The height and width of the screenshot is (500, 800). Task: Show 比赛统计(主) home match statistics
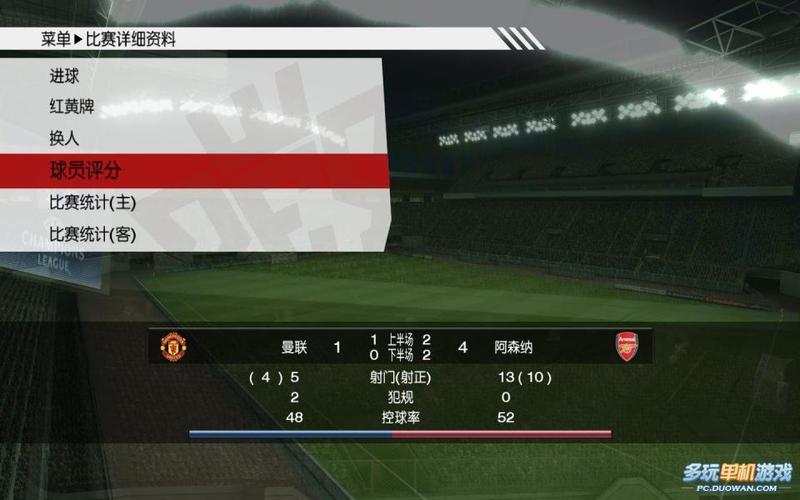92,202
